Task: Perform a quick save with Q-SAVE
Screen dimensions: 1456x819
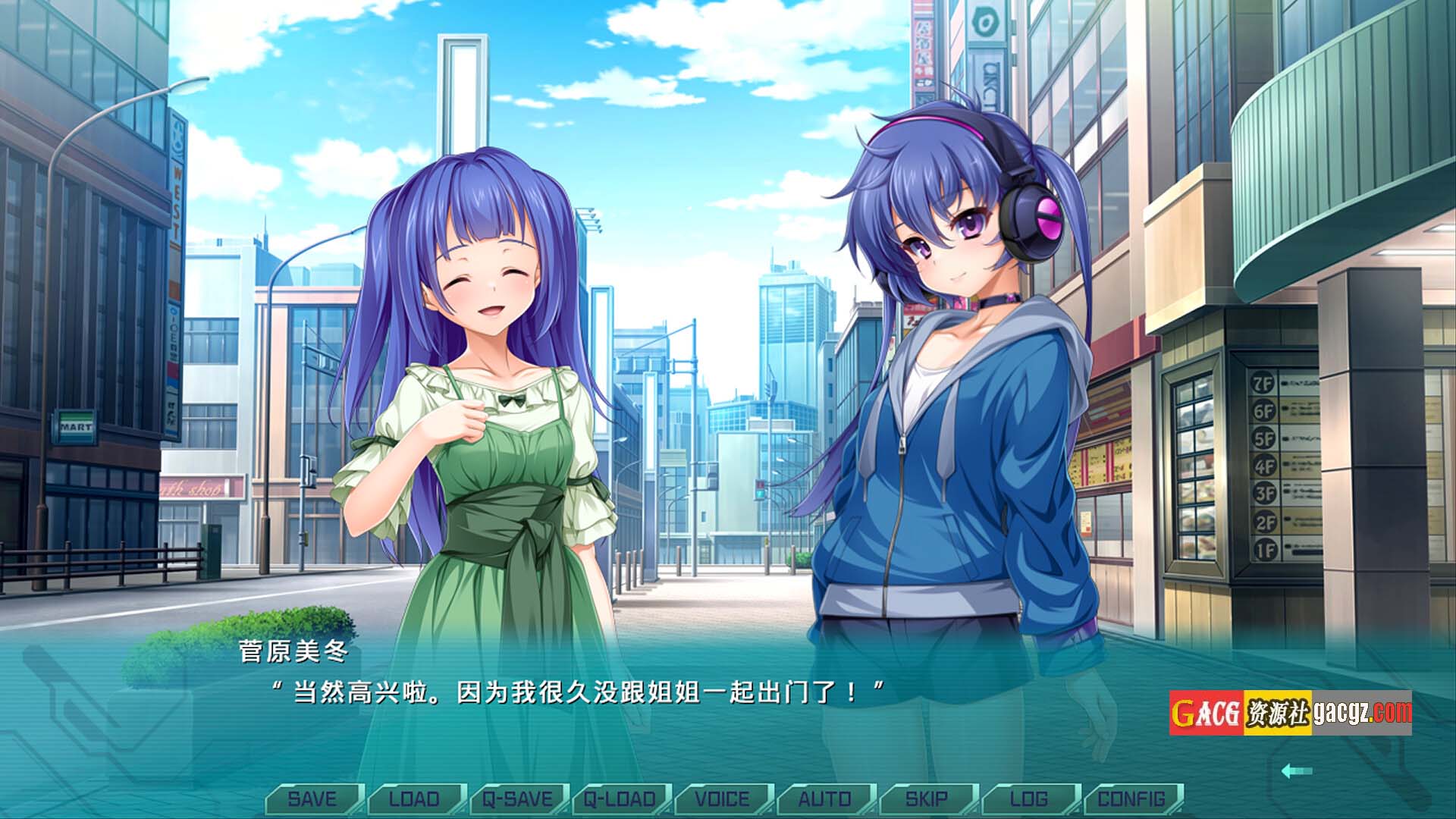Action: (517, 799)
